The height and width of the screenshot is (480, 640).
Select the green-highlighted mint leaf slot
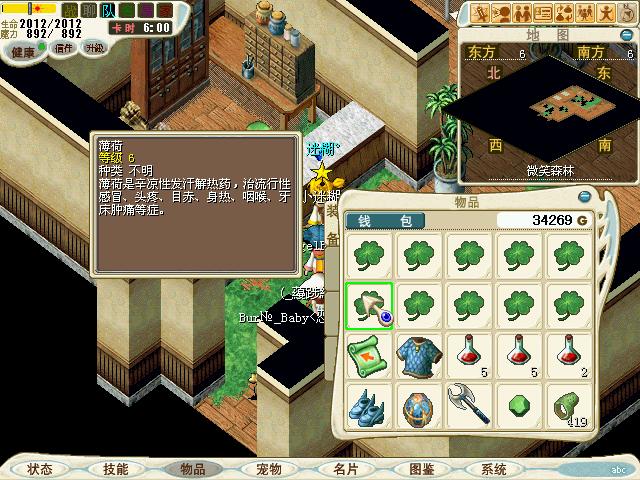(369, 306)
